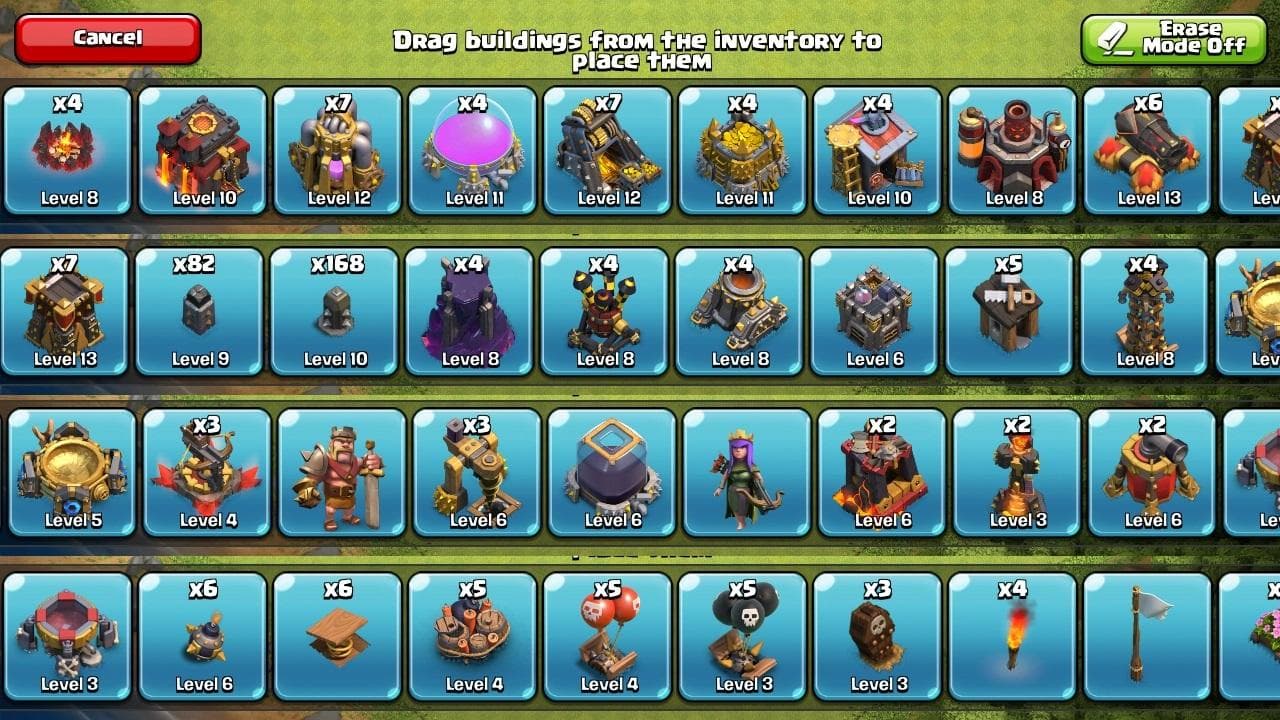
Task: Choose the Archer Queen tile
Action: point(747,472)
